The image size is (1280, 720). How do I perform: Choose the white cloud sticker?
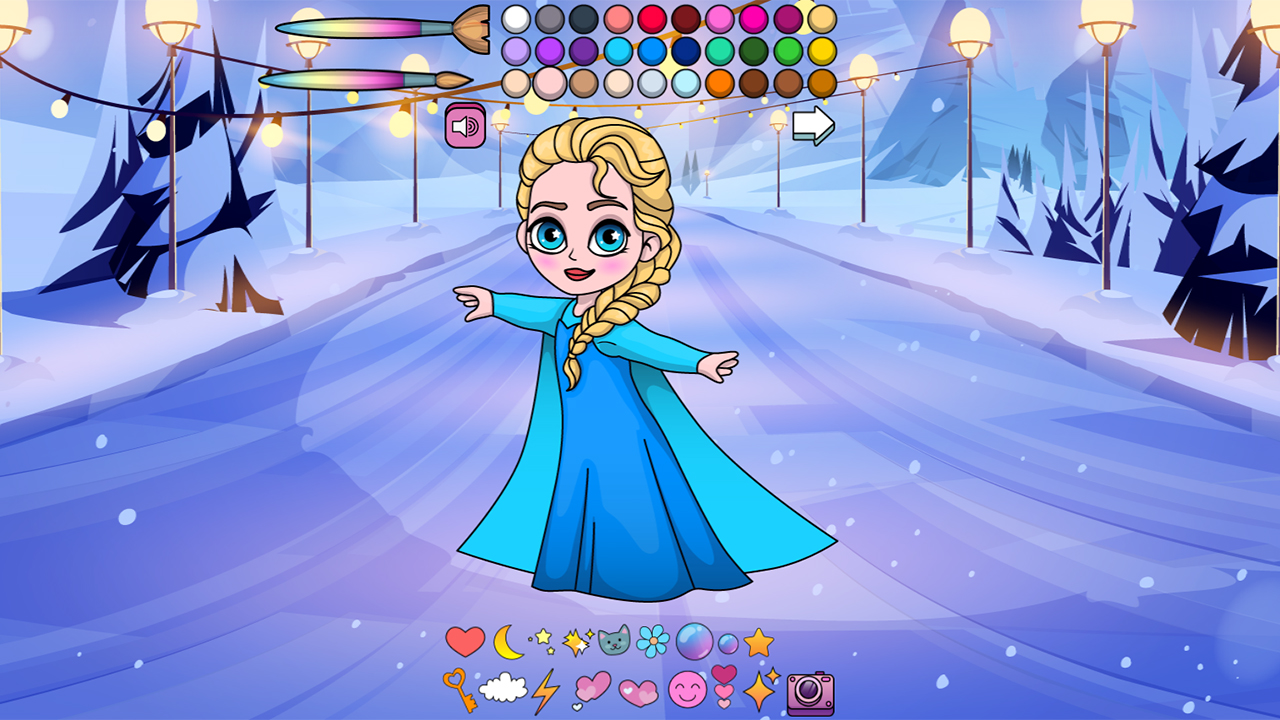tap(504, 689)
